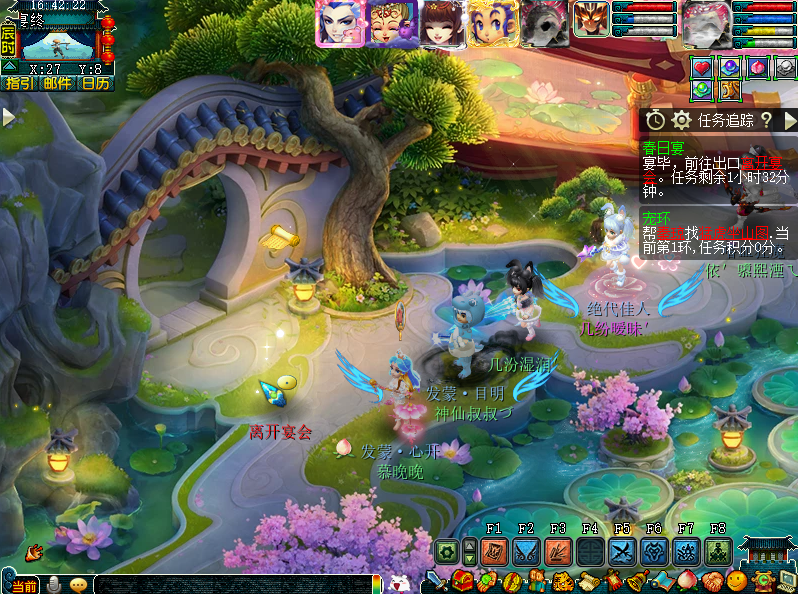798x594 pixels.
Task: Click the task tracker question mark help
Action: tap(766, 120)
